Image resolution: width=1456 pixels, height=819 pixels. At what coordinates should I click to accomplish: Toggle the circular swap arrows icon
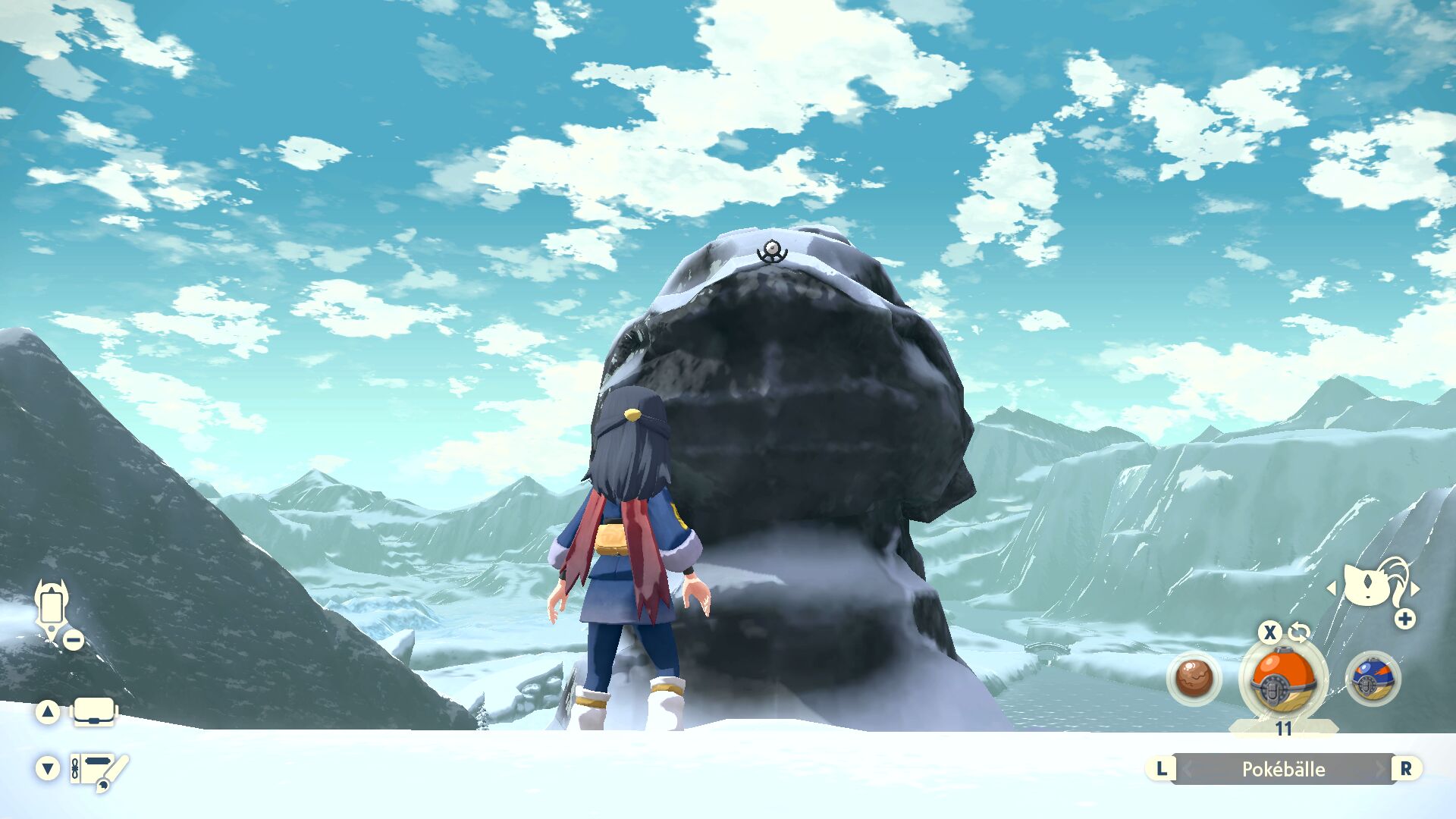(x=1299, y=632)
